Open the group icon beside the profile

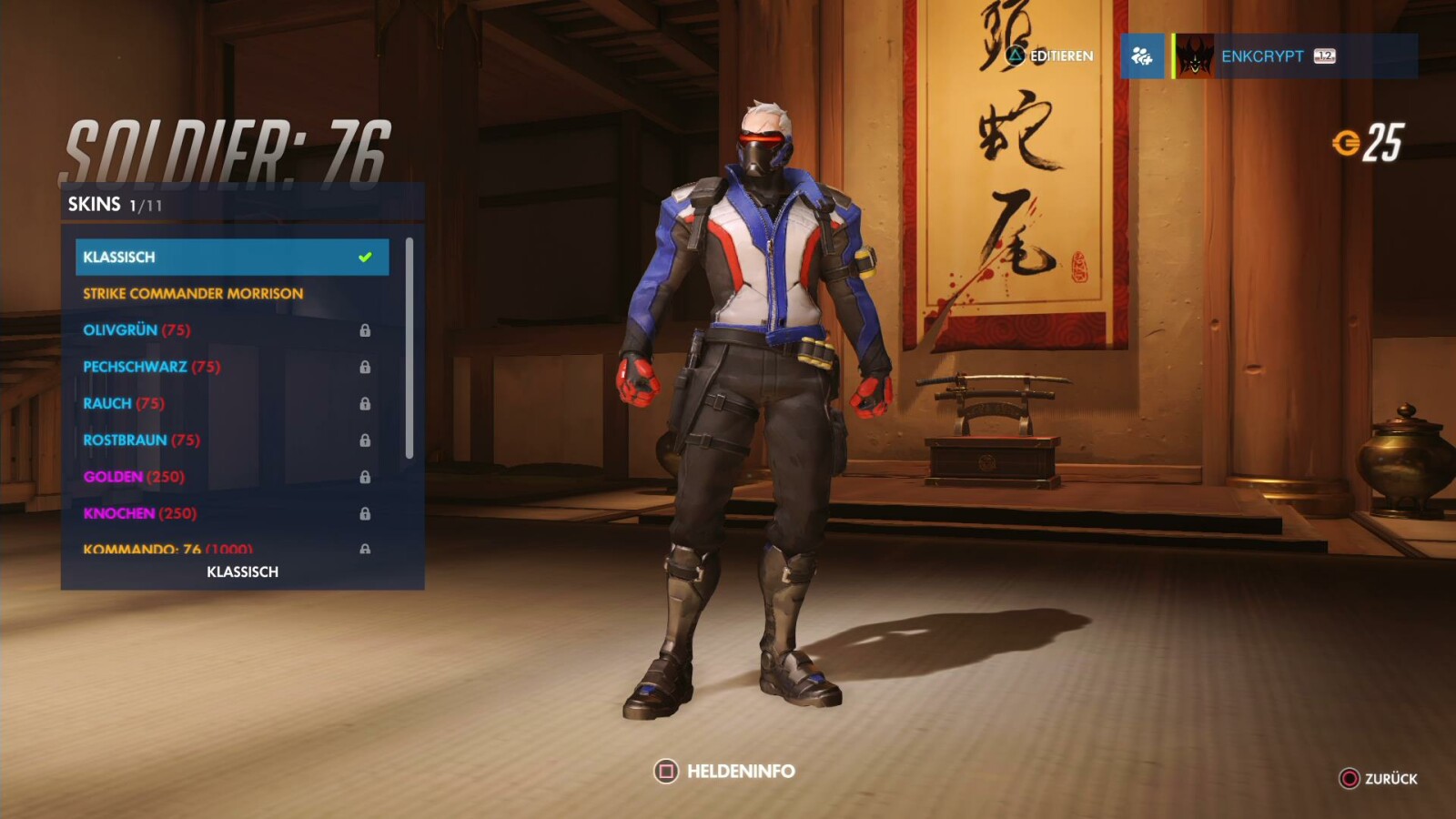1142,56
